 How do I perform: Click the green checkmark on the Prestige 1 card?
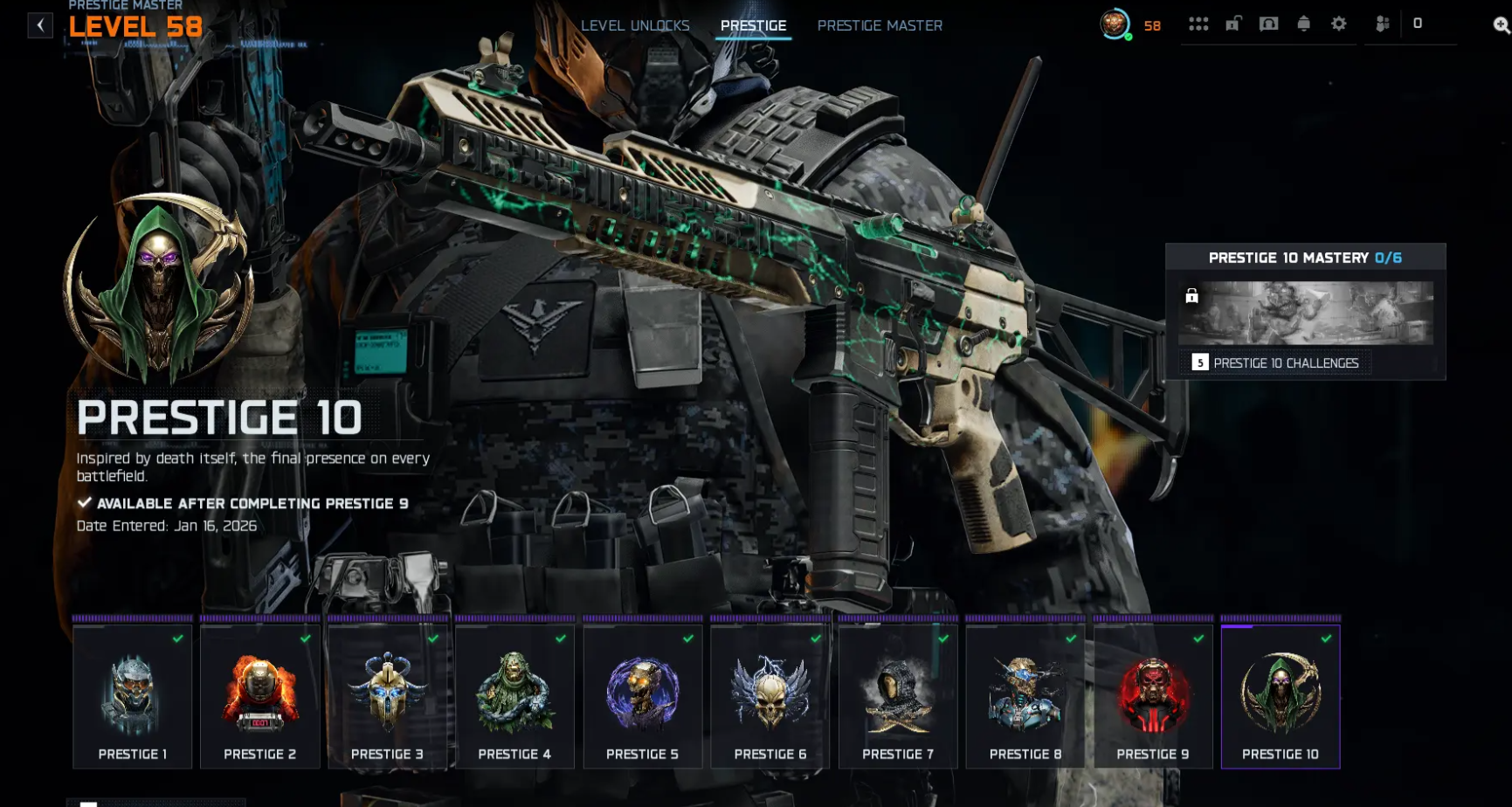pos(178,638)
